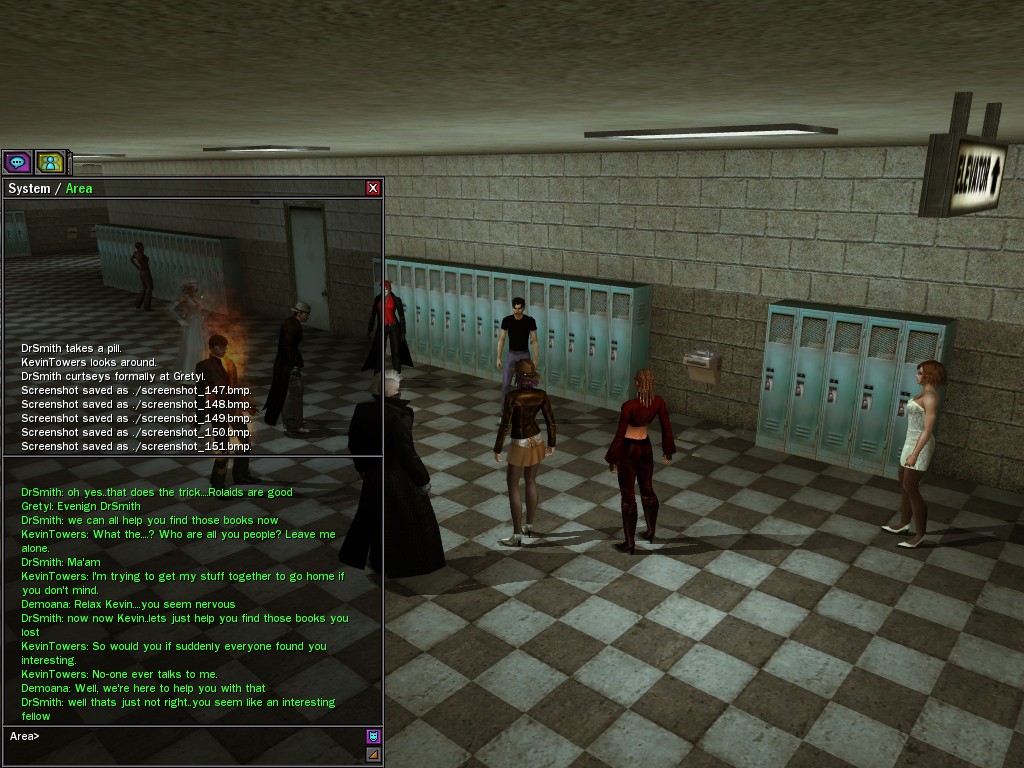The width and height of the screenshot is (1024, 768).
Task: Open the mask emote icon in chat
Action: click(373, 737)
